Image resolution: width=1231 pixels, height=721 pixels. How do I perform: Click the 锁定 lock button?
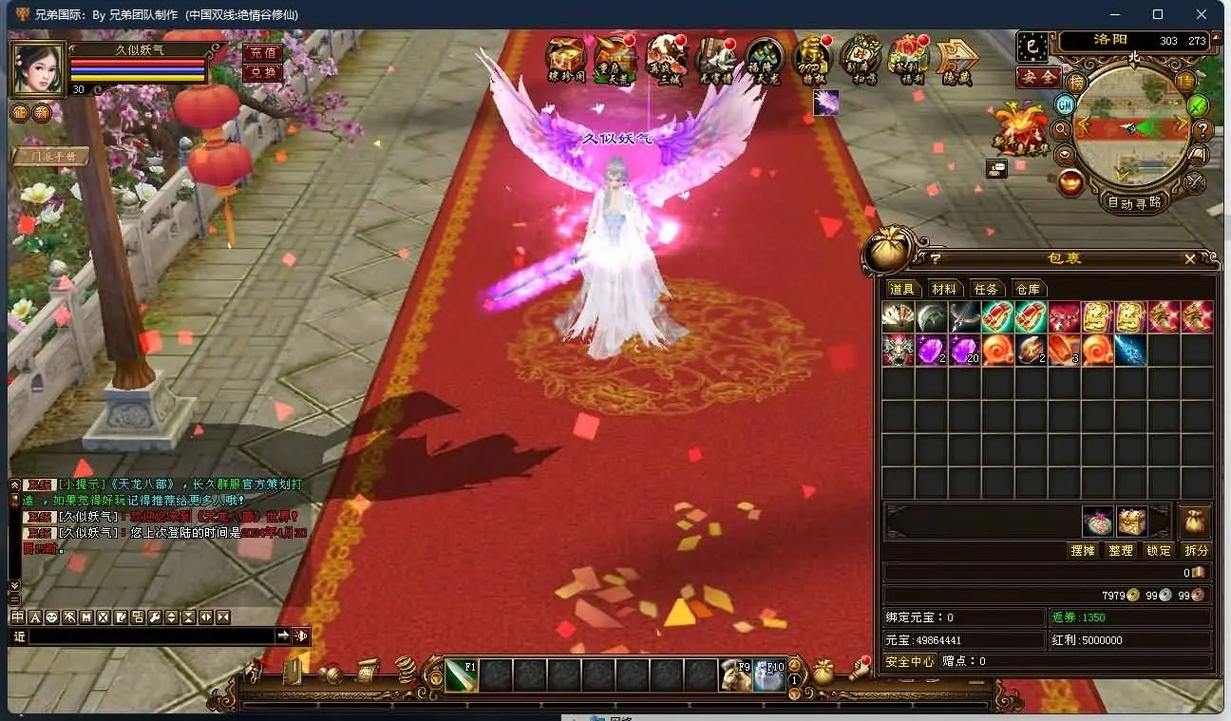[1158, 551]
